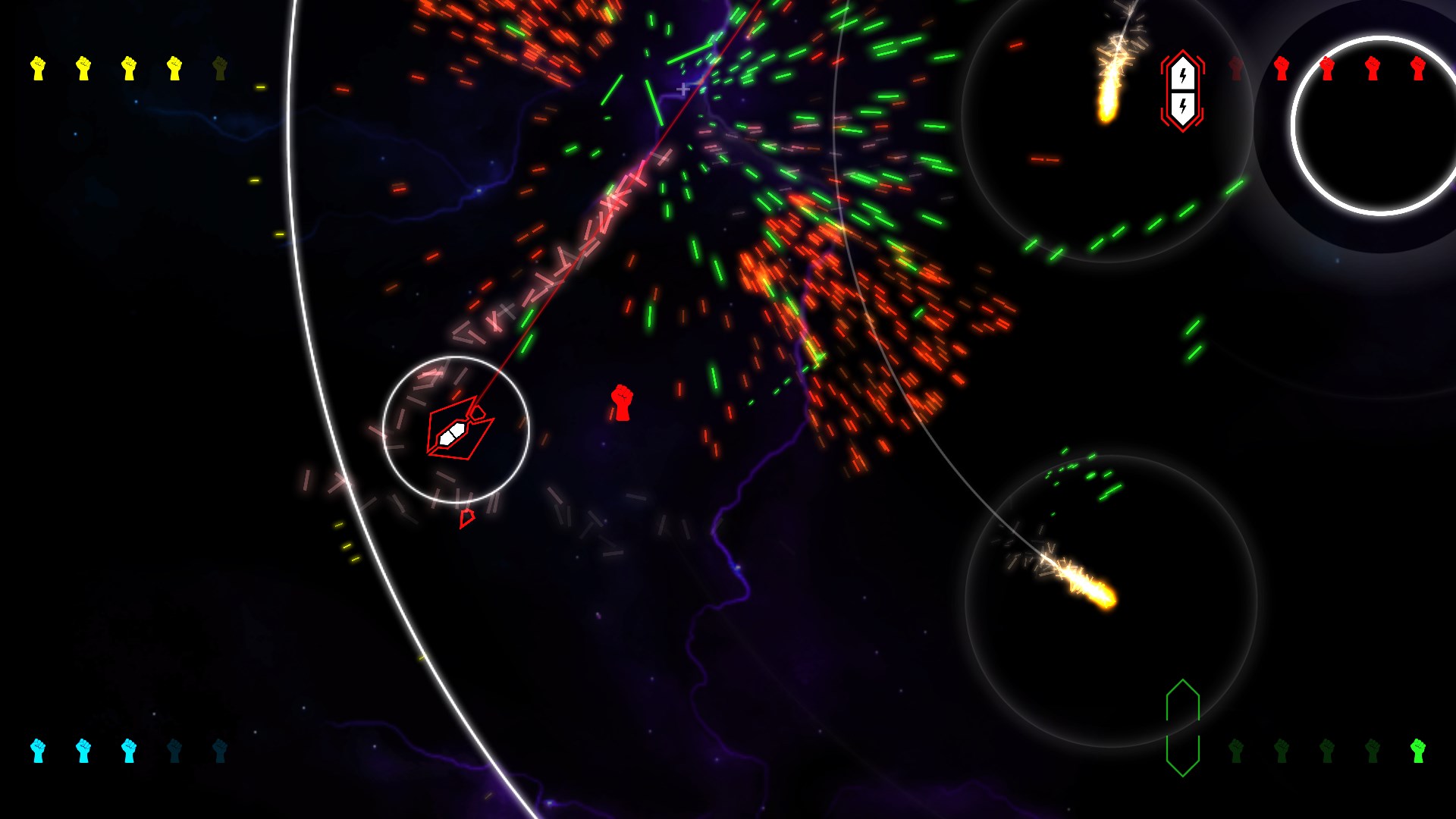Viewport: 1456px width, 819px height.
Task: Select the dimmed fifth yellow fist icon
Action: [x=219, y=68]
